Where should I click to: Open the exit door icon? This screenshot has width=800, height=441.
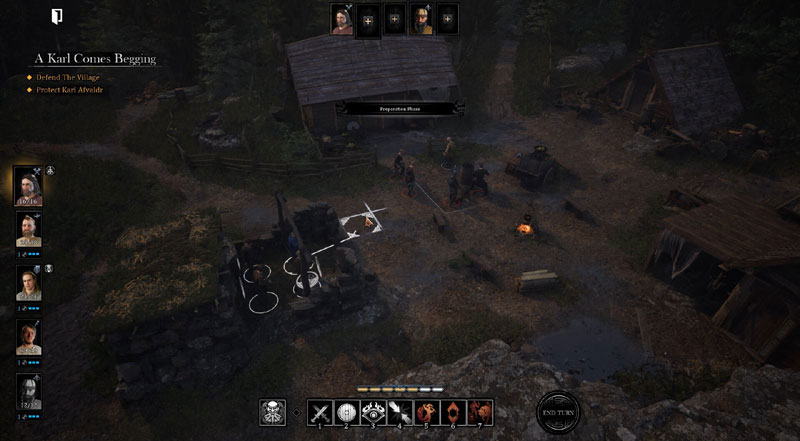click(57, 16)
